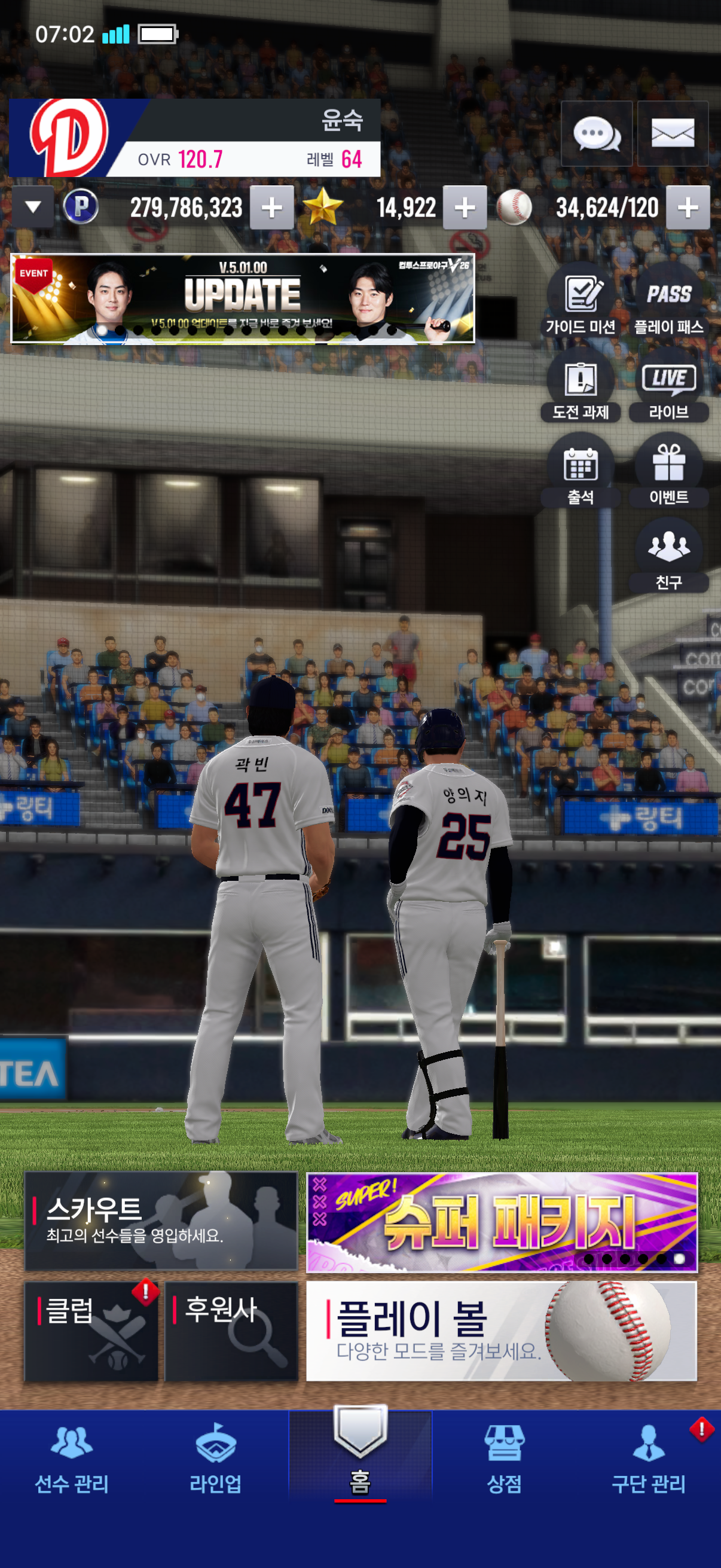Open the chat speech bubble icon
This screenshot has height=1568, width=721.
(x=596, y=133)
